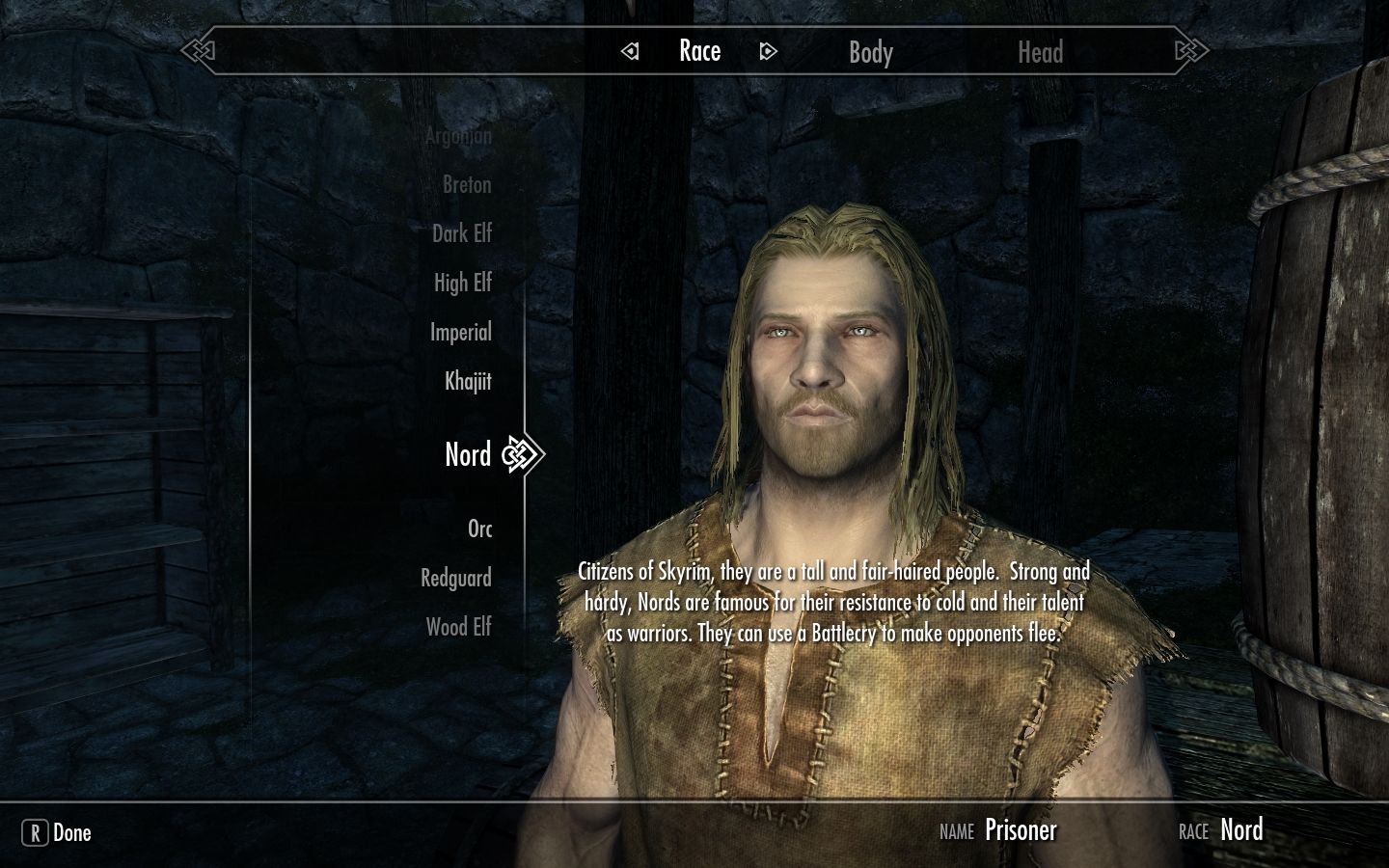Select the Imperial race

coord(461,332)
